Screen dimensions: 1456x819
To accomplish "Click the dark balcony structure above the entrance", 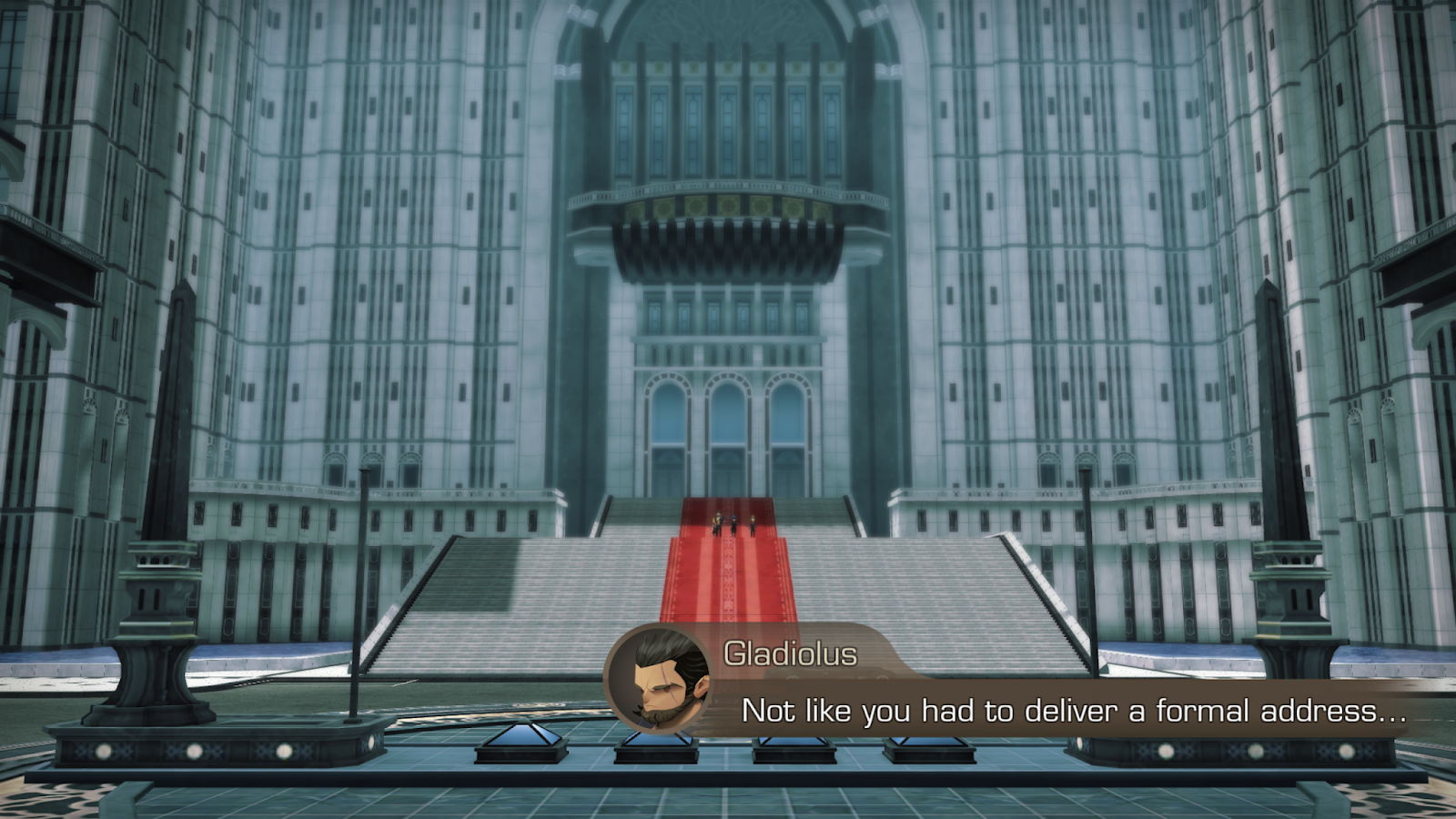I will (728, 241).
